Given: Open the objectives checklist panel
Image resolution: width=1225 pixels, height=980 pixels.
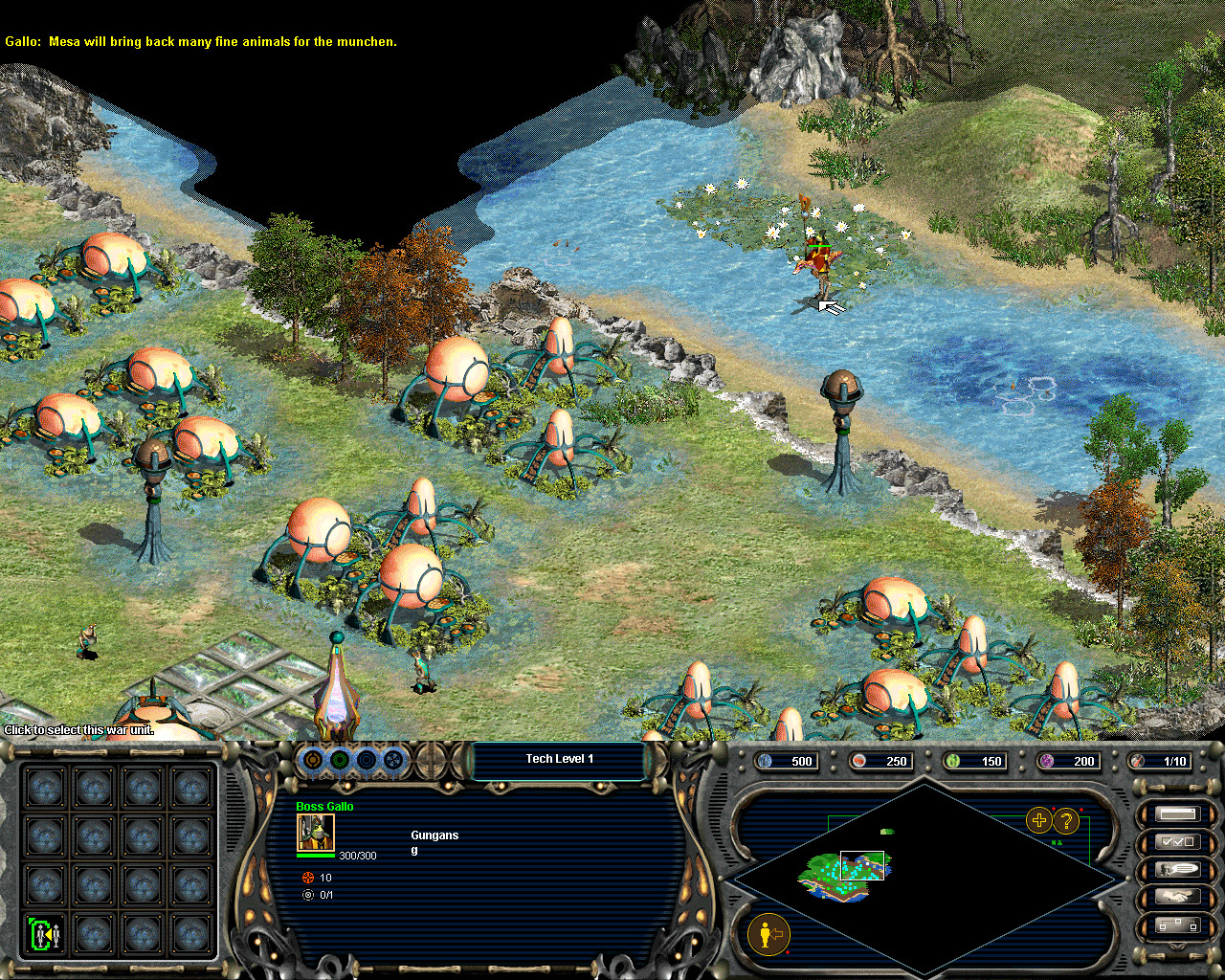Looking at the screenshot, I should click(1177, 842).
